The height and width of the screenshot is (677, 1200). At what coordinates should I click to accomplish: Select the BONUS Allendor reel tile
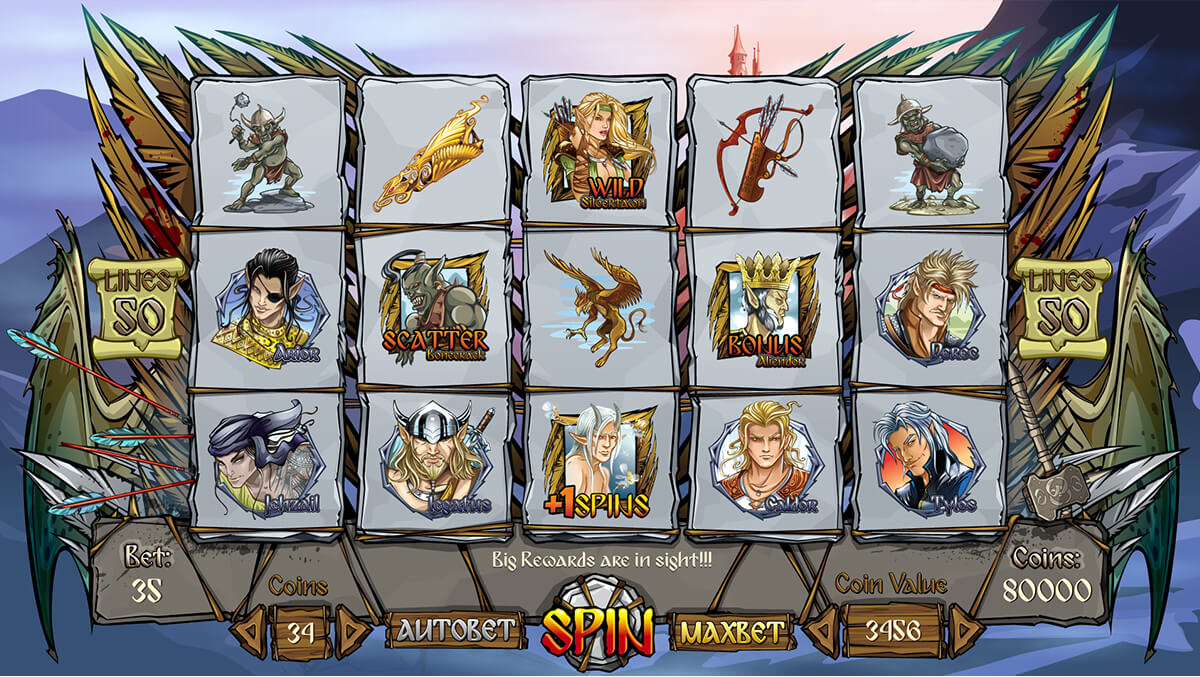[765, 308]
